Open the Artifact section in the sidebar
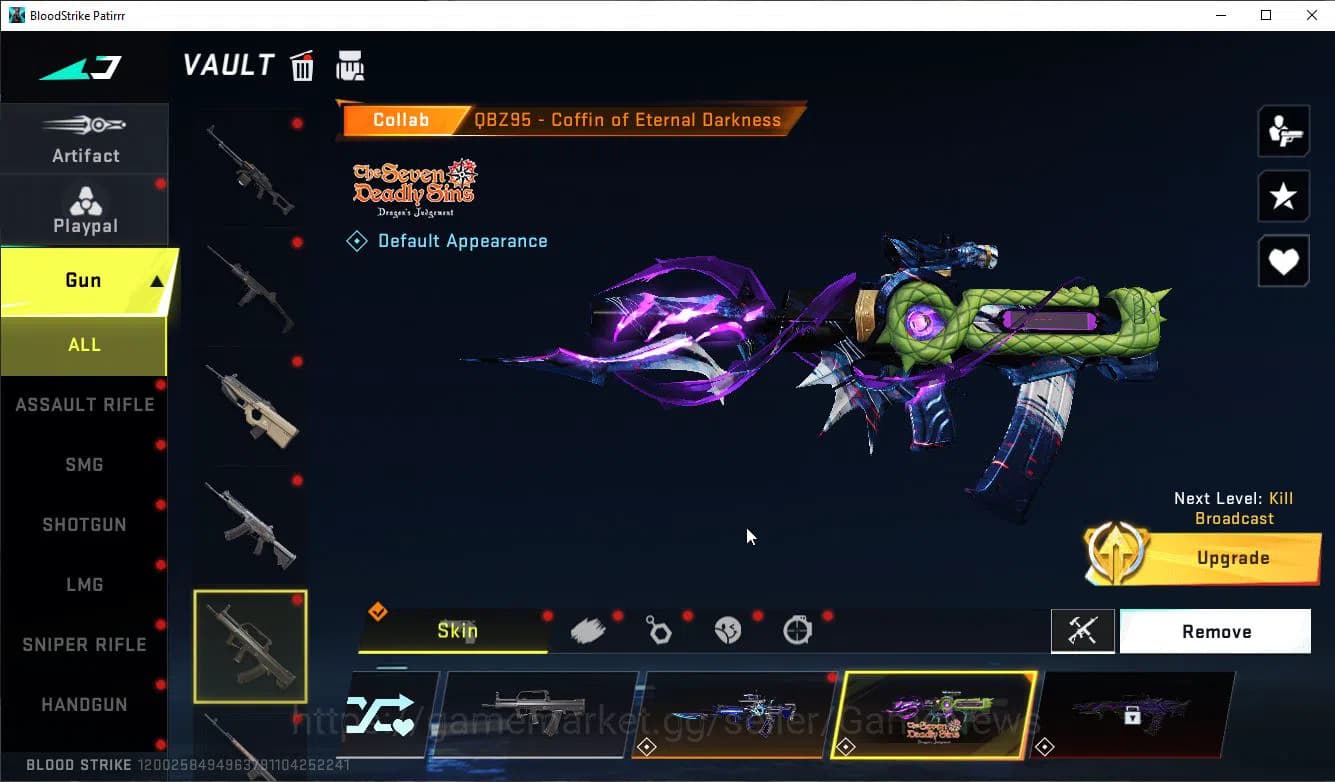This screenshot has width=1335, height=782. tap(84, 140)
